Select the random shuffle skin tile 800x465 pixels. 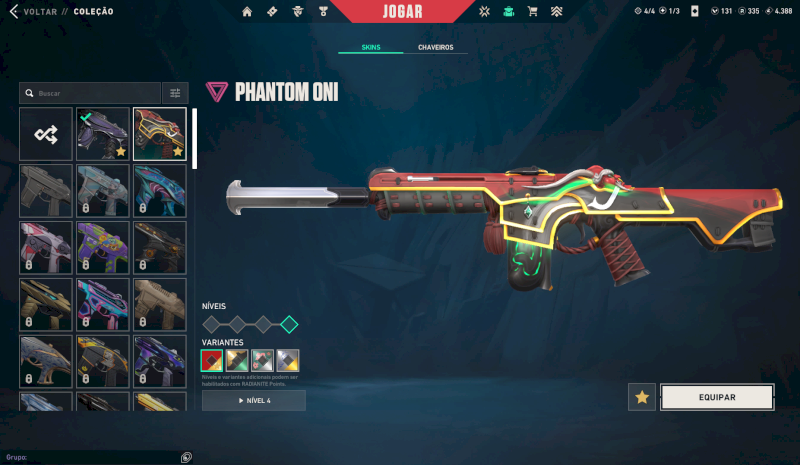coord(46,134)
